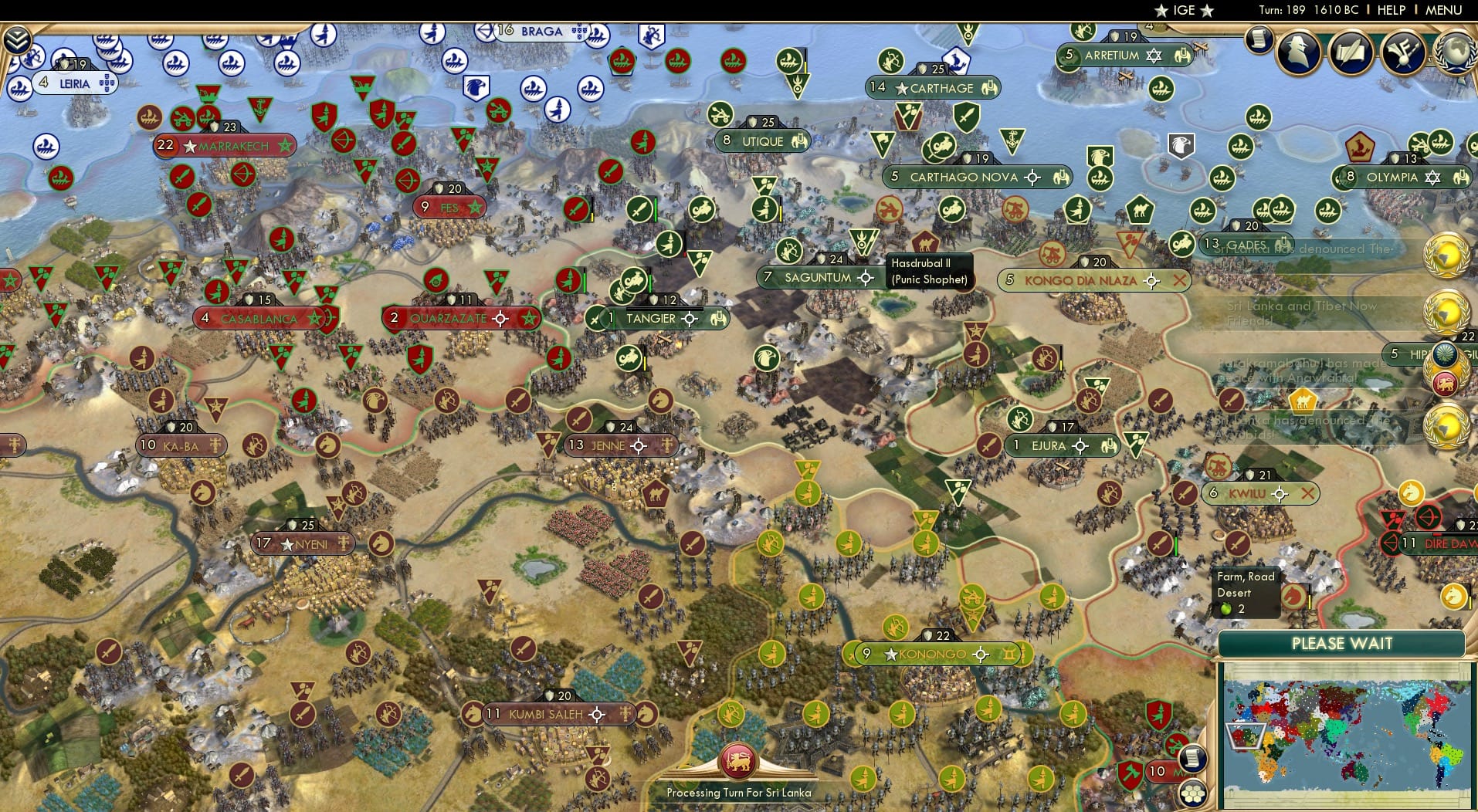Open the Notification Log scroll icon beside the minimap
The height and width of the screenshot is (812, 1478).
point(1193,759)
